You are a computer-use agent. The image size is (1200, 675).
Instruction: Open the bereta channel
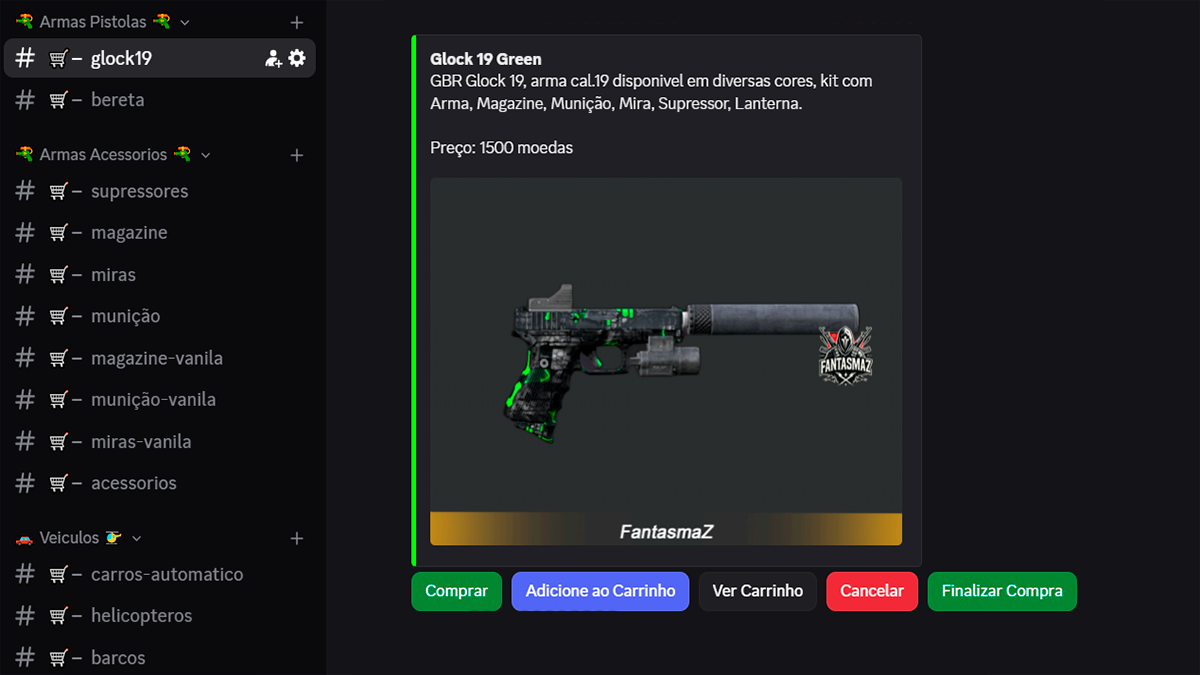(x=117, y=100)
